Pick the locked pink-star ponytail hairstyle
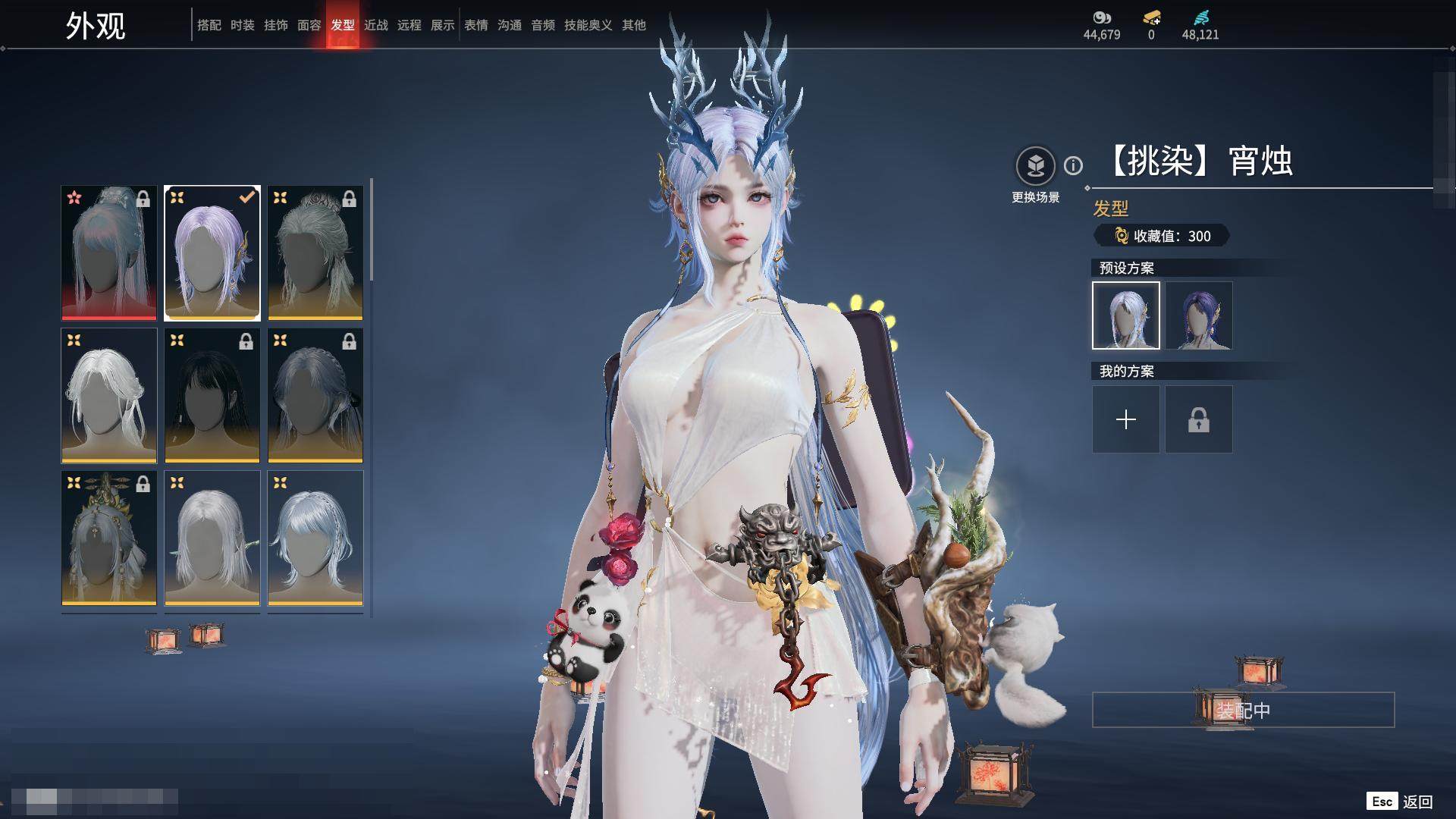Viewport: 1456px width, 819px height. coord(109,253)
